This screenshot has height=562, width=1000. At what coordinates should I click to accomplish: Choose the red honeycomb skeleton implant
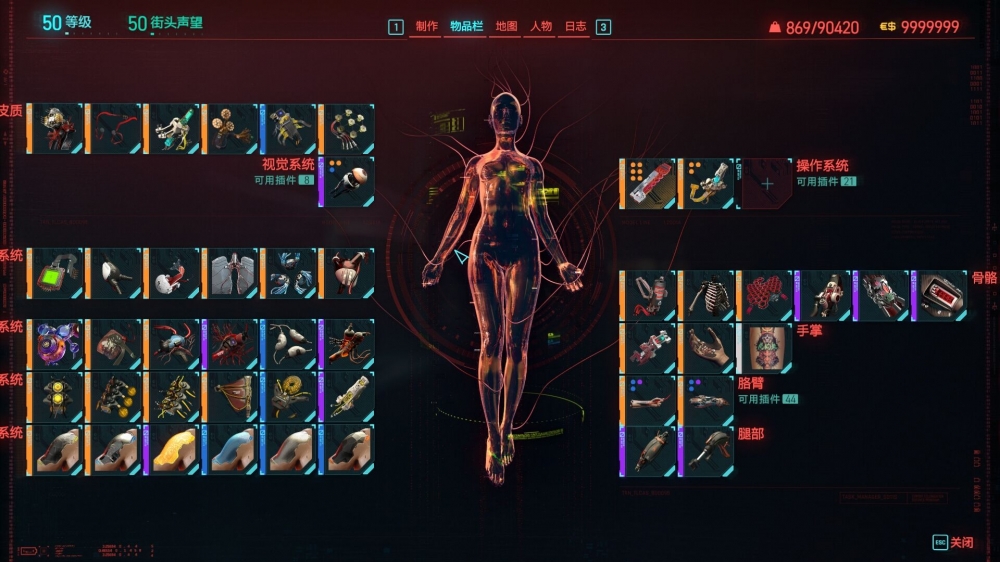click(x=766, y=295)
